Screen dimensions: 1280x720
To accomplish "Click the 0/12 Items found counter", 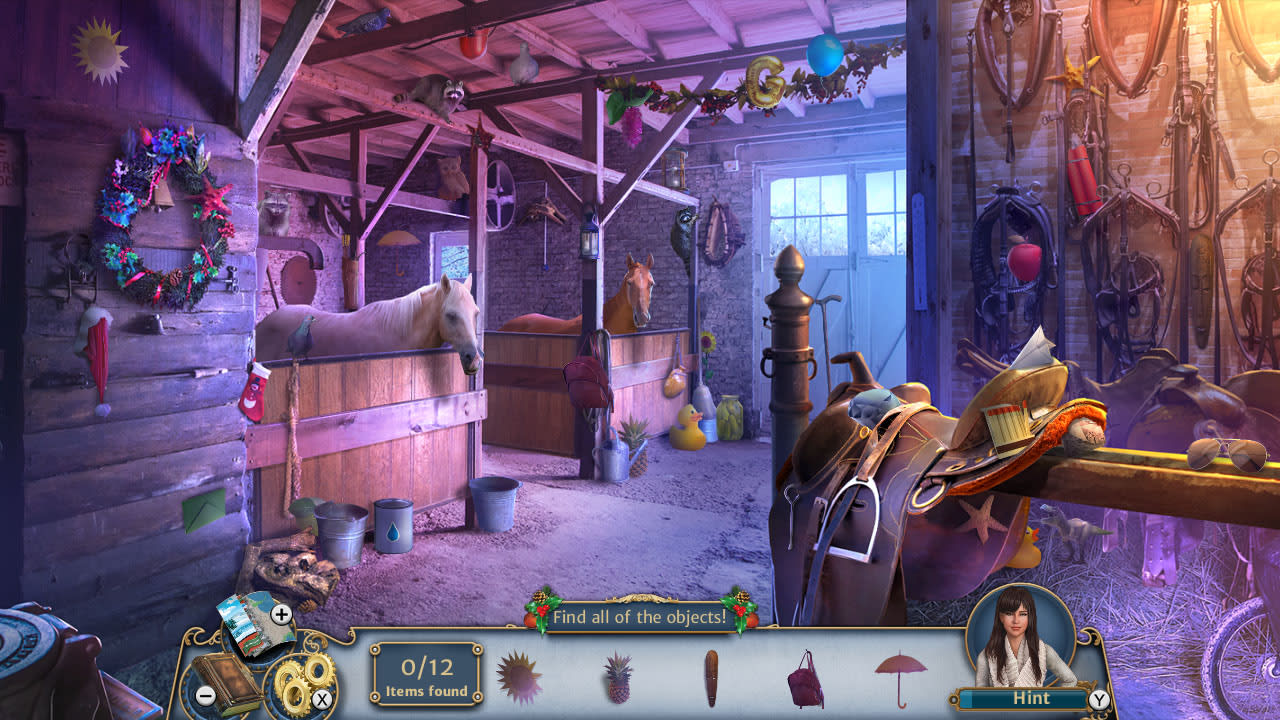I will (x=424, y=672).
